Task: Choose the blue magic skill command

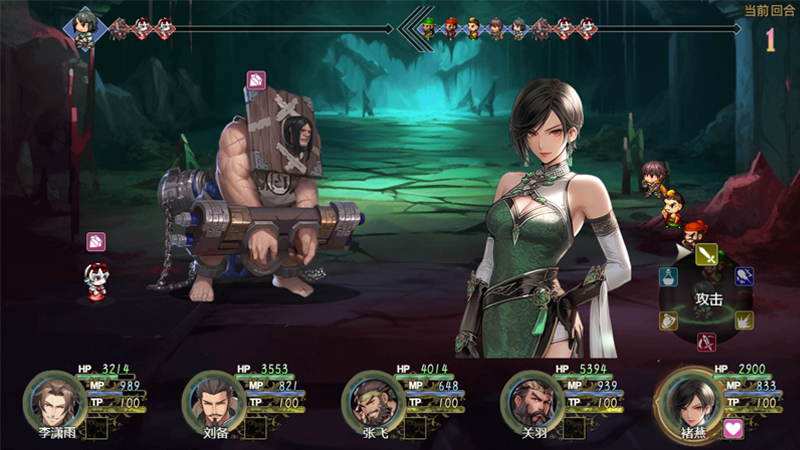Action: (x=745, y=276)
